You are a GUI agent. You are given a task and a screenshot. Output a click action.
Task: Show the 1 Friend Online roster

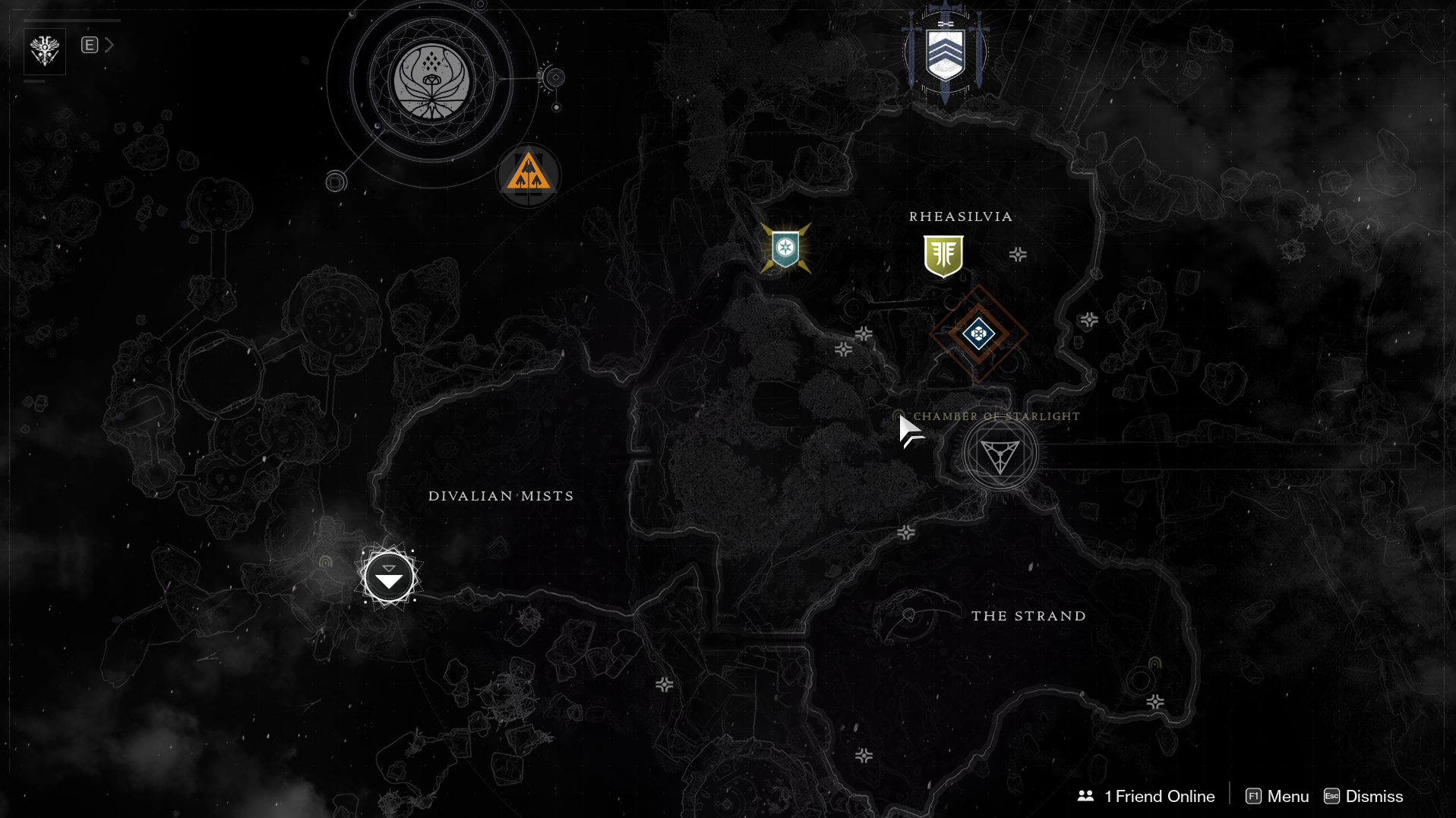click(1146, 796)
